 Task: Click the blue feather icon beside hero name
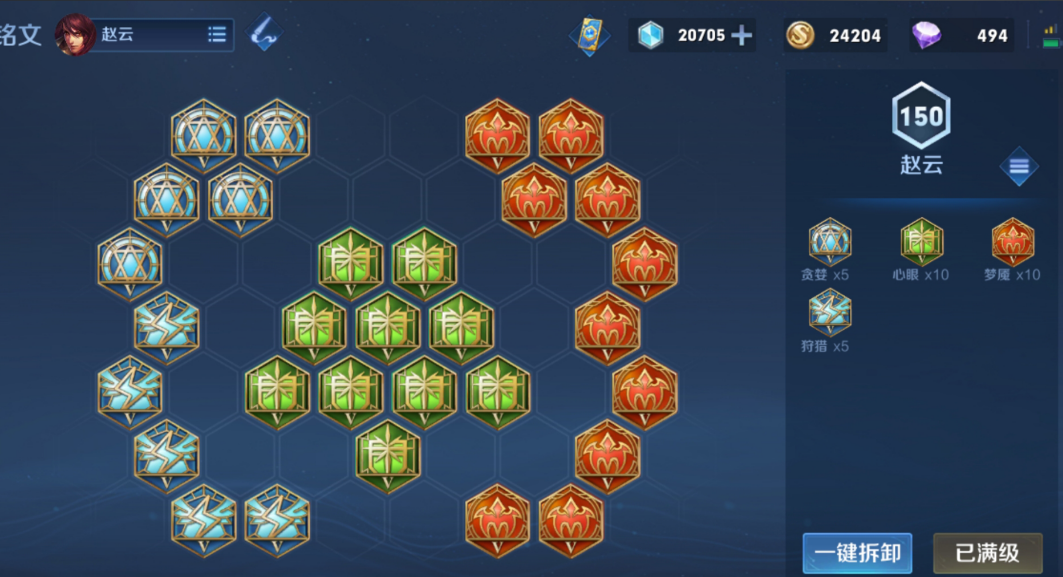click(x=264, y=34)
